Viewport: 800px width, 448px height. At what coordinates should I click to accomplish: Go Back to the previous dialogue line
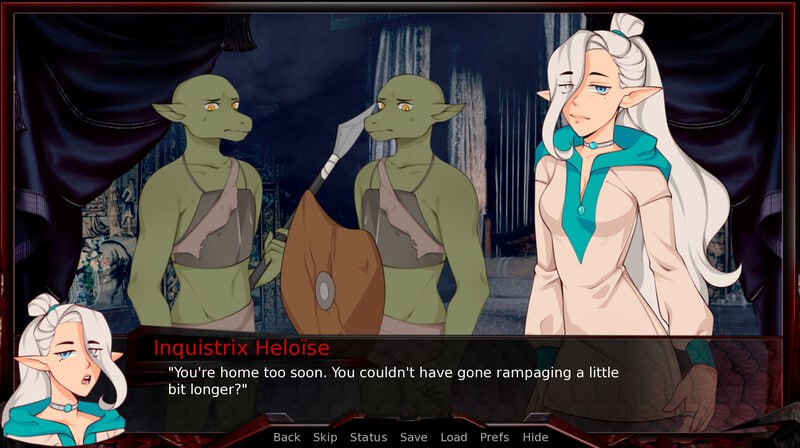(287, 437)
